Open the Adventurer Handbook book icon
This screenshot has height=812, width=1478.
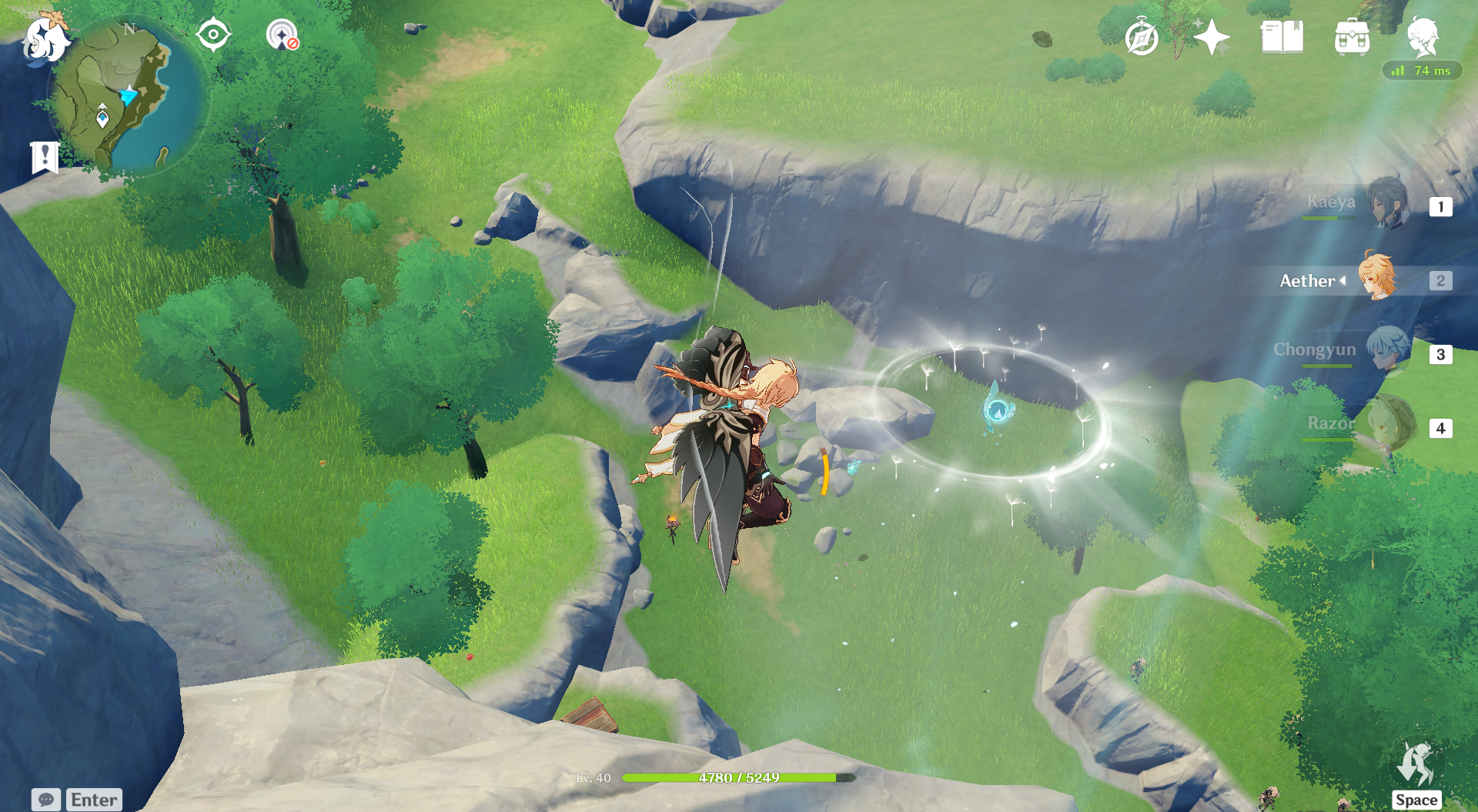point(1282,37)
